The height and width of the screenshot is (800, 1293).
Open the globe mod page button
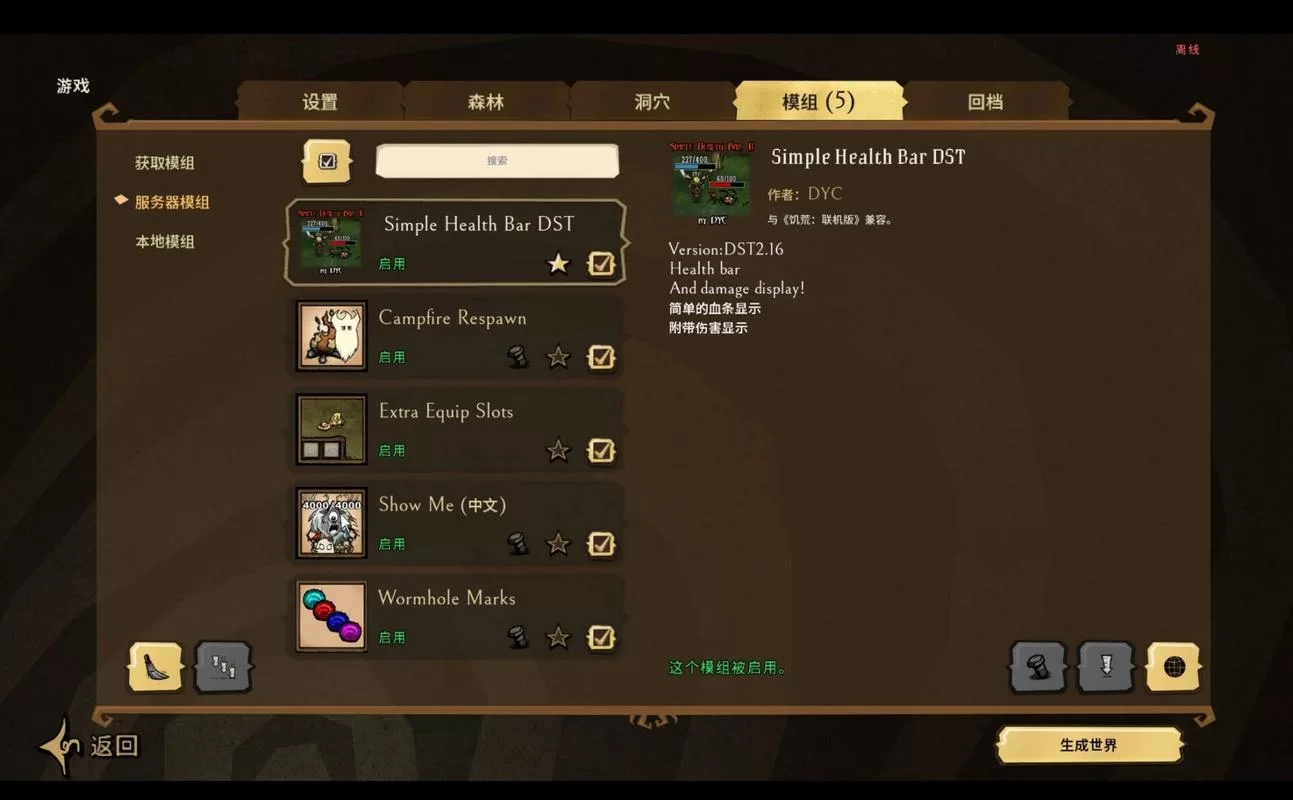tap(1173, 667)
